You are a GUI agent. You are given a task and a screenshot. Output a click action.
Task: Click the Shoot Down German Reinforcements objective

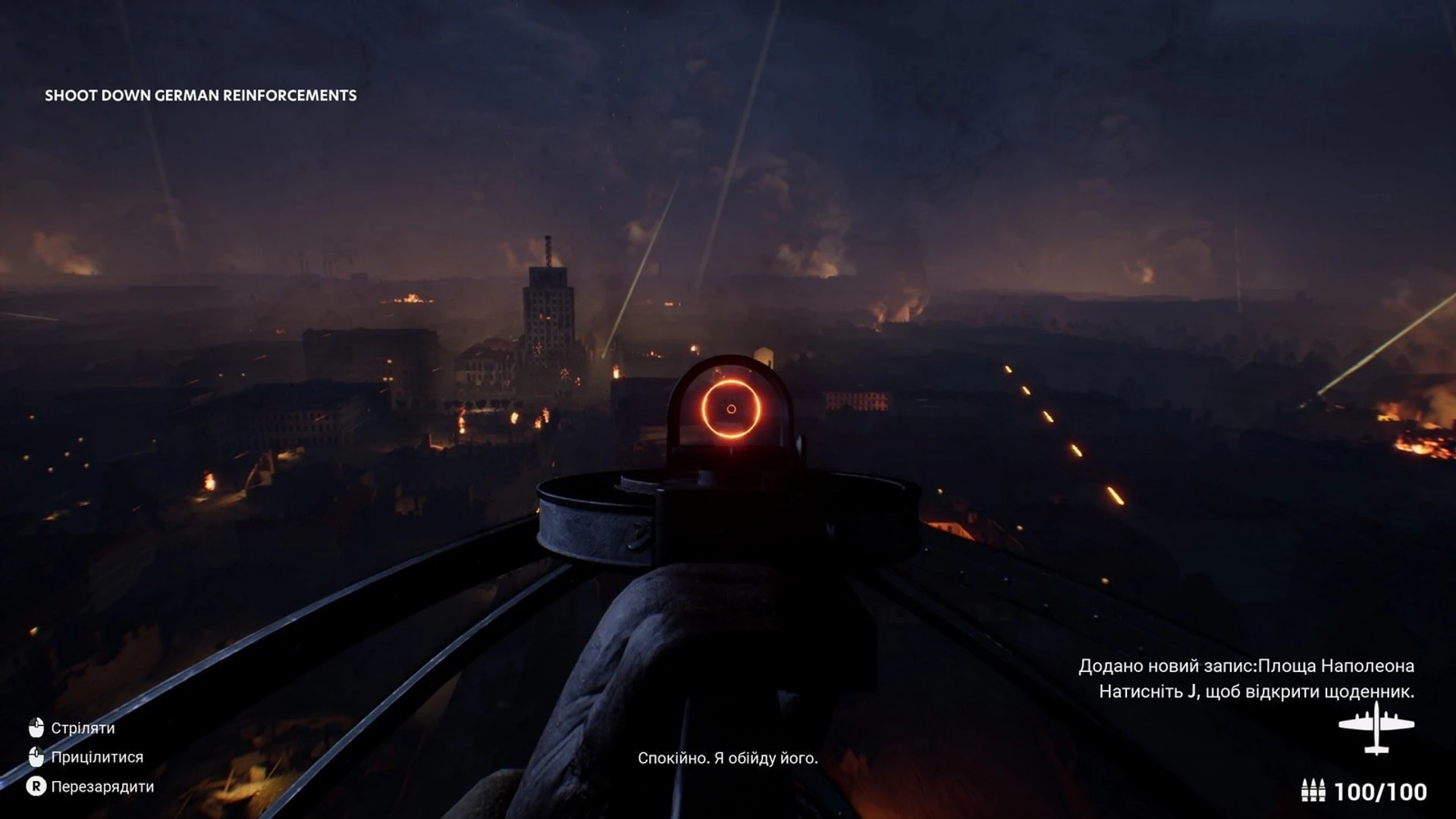click(x=200, y=96)
